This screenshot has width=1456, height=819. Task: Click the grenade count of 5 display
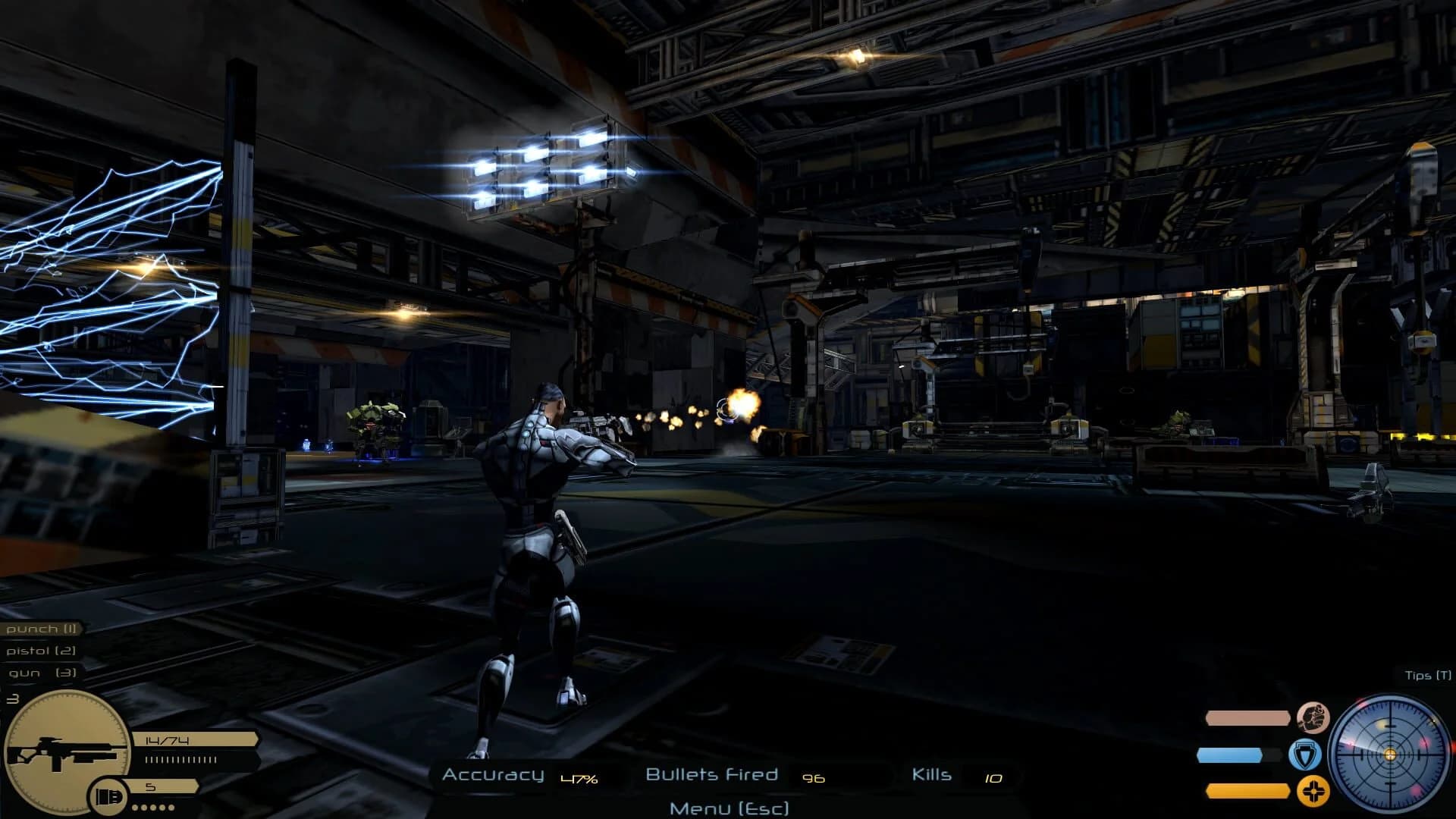[151, 786]
